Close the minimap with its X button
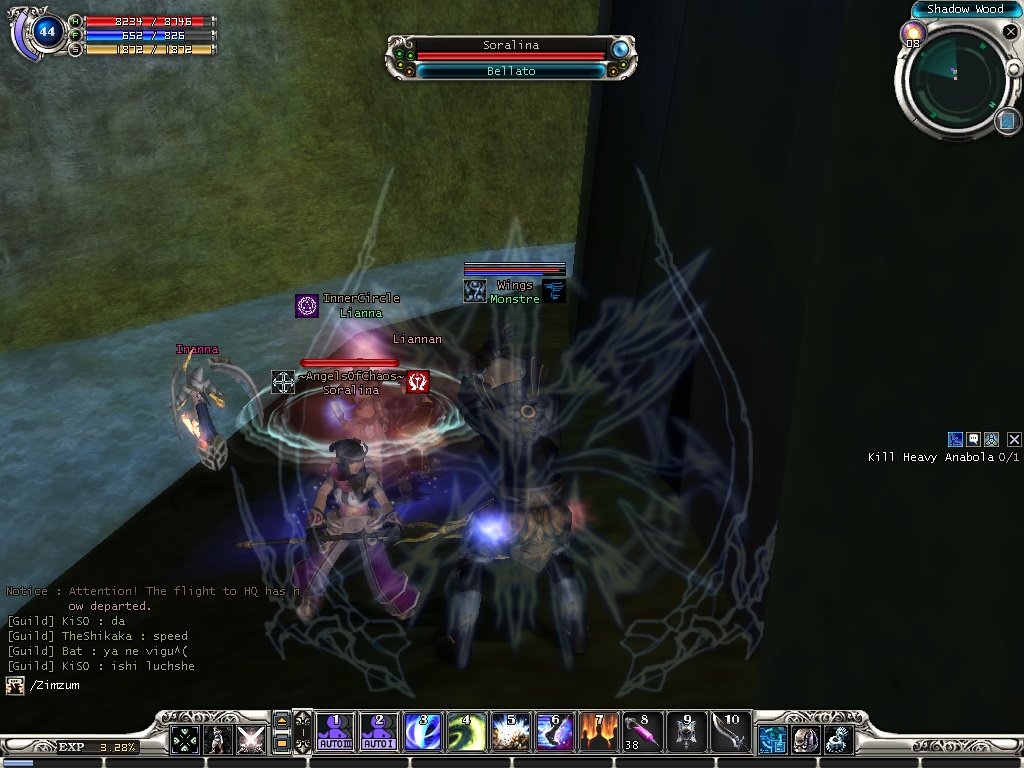 [1009, 32]
